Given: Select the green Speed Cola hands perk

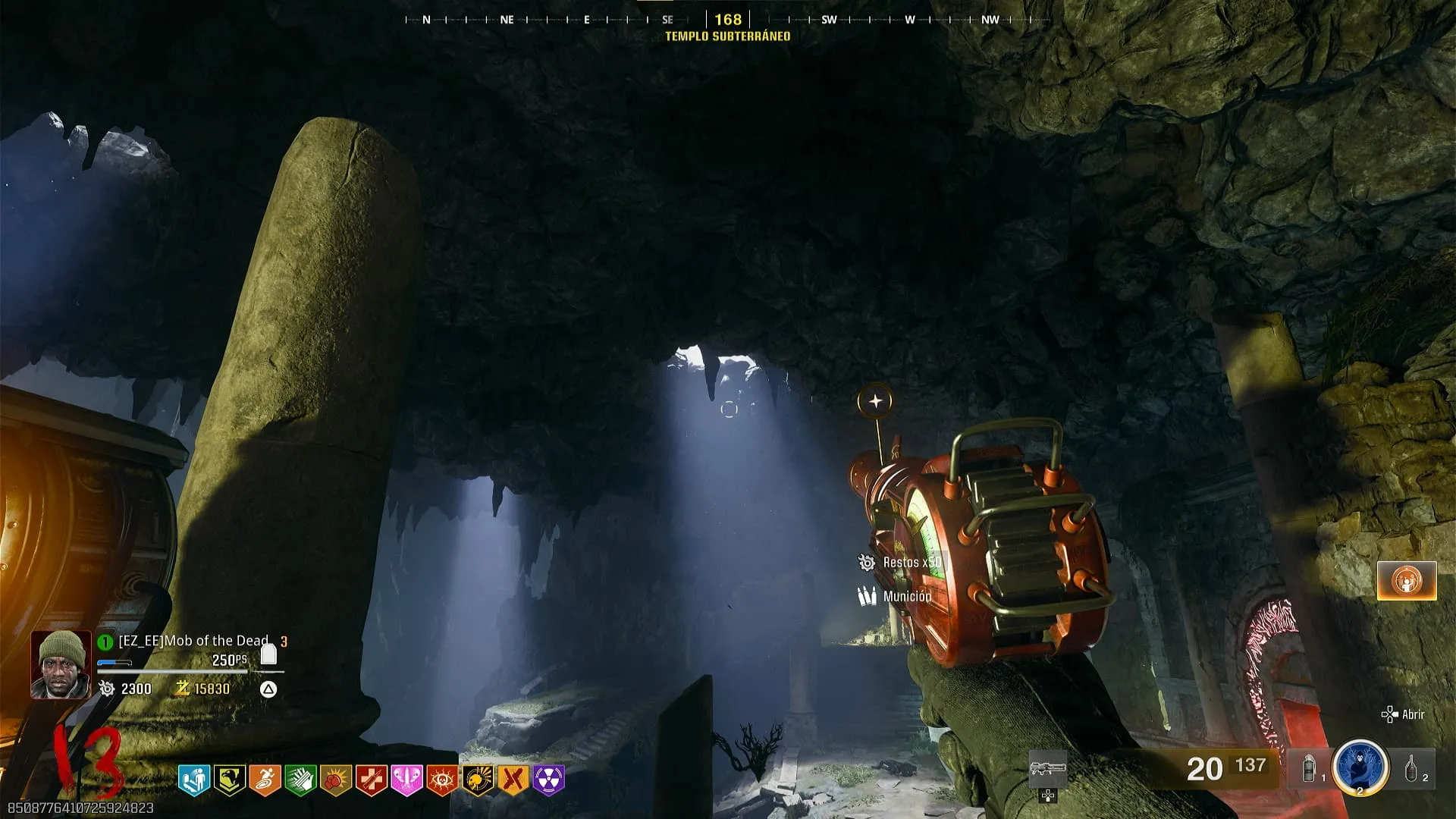Looking at the screenshot, I should pos(300,780).
